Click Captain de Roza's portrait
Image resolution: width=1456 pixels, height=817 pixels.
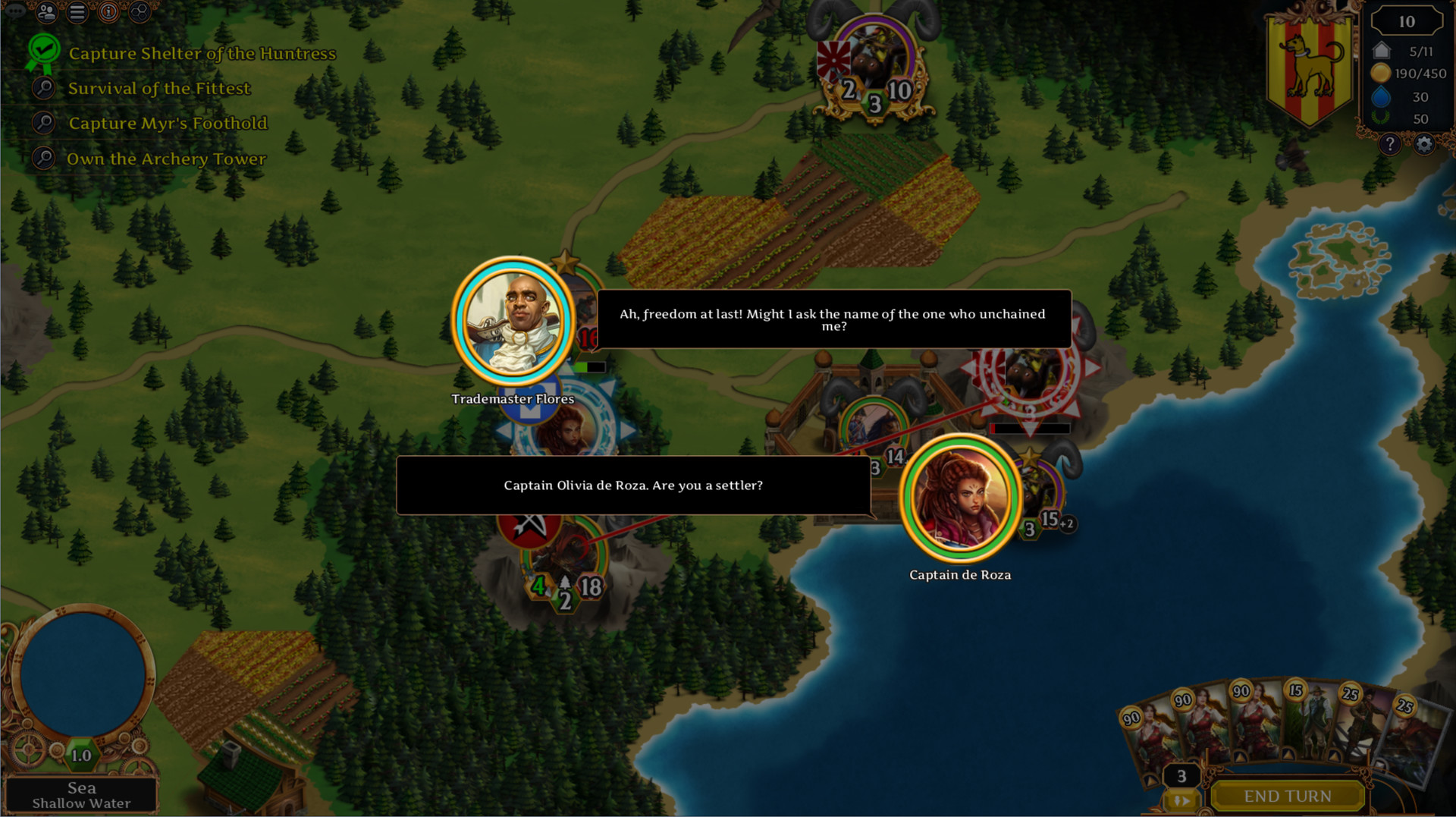(960, 499)
